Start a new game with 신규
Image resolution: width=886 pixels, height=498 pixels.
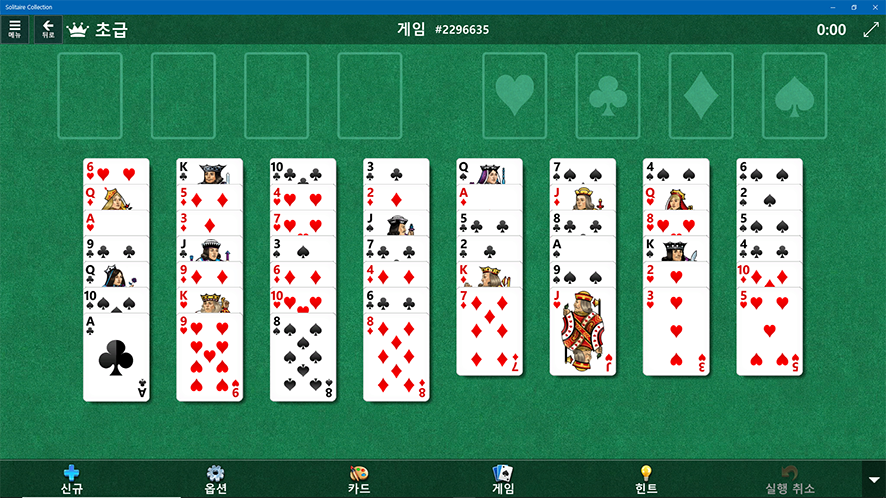pos(70,479)
